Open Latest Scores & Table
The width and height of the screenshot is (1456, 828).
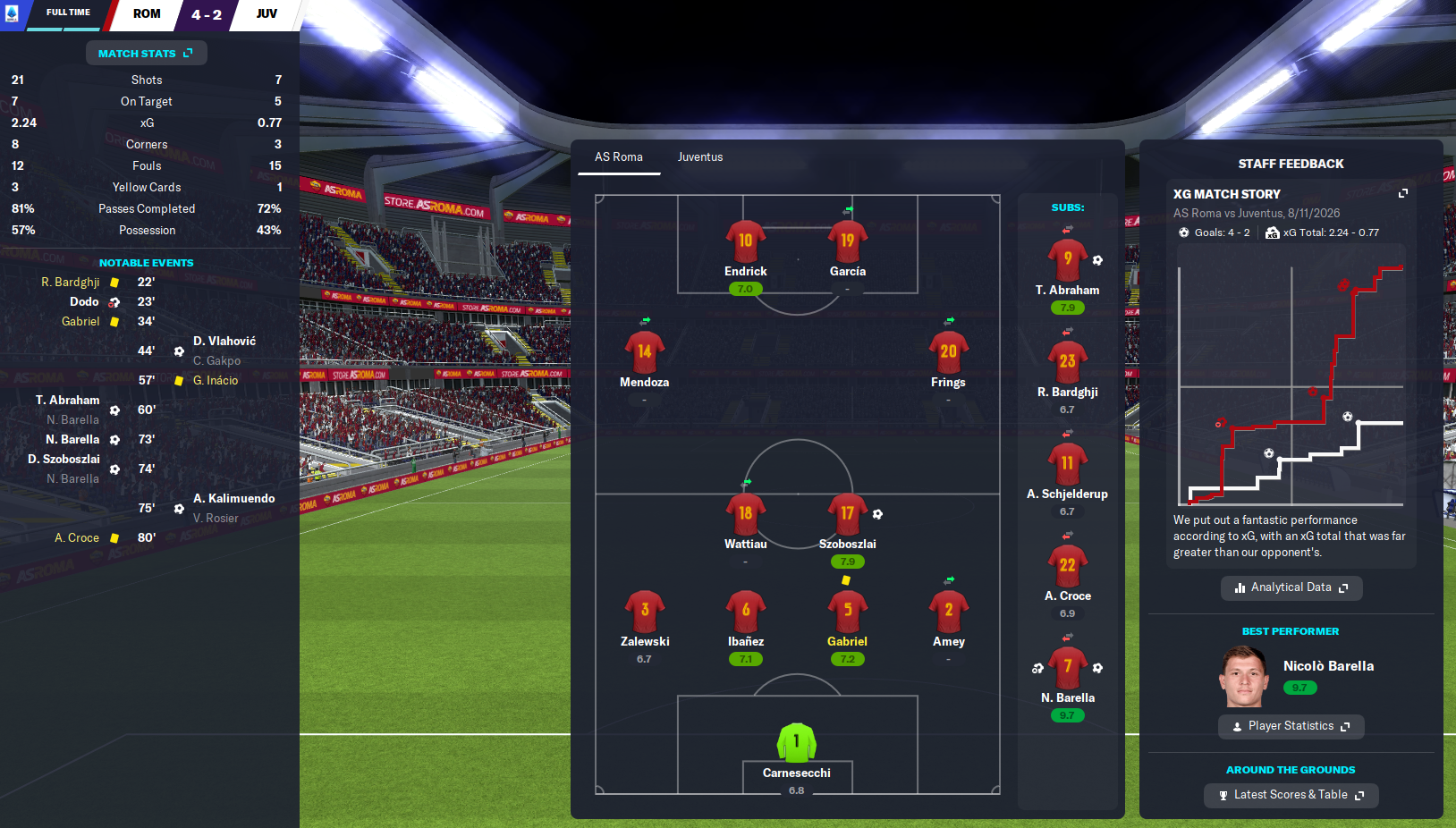1291,795
